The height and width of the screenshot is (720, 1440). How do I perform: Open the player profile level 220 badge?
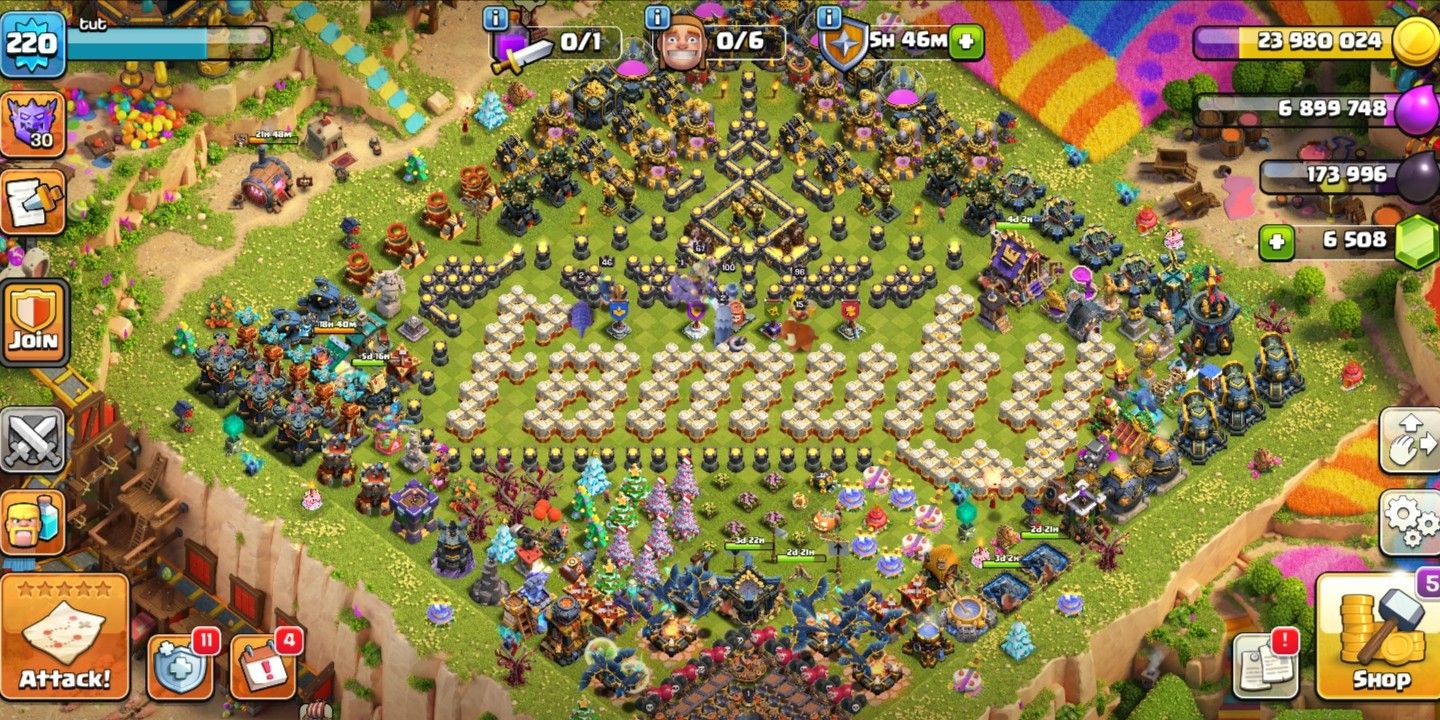coord(33,43)
